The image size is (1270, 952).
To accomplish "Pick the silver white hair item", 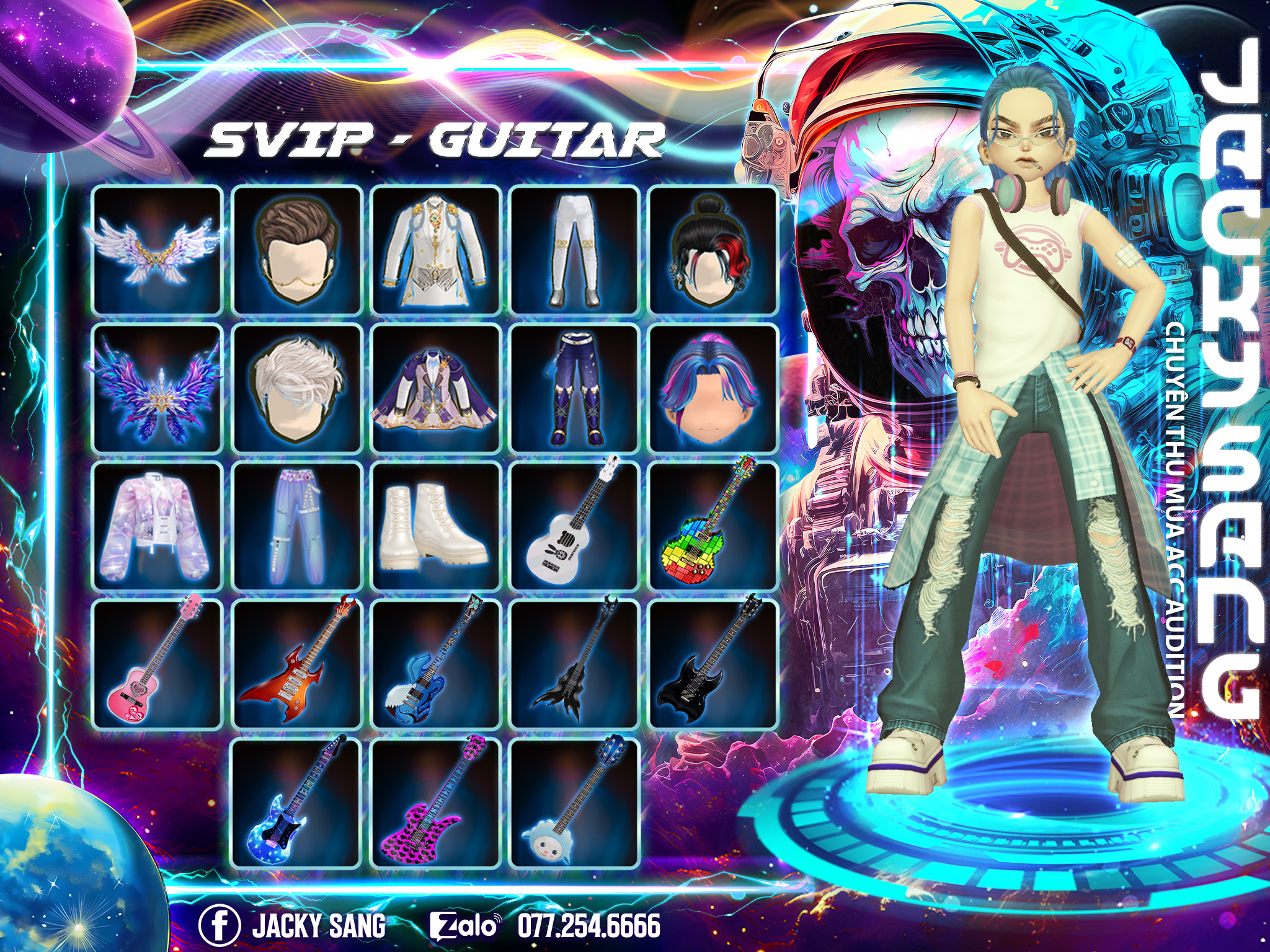I will [296, 389].
